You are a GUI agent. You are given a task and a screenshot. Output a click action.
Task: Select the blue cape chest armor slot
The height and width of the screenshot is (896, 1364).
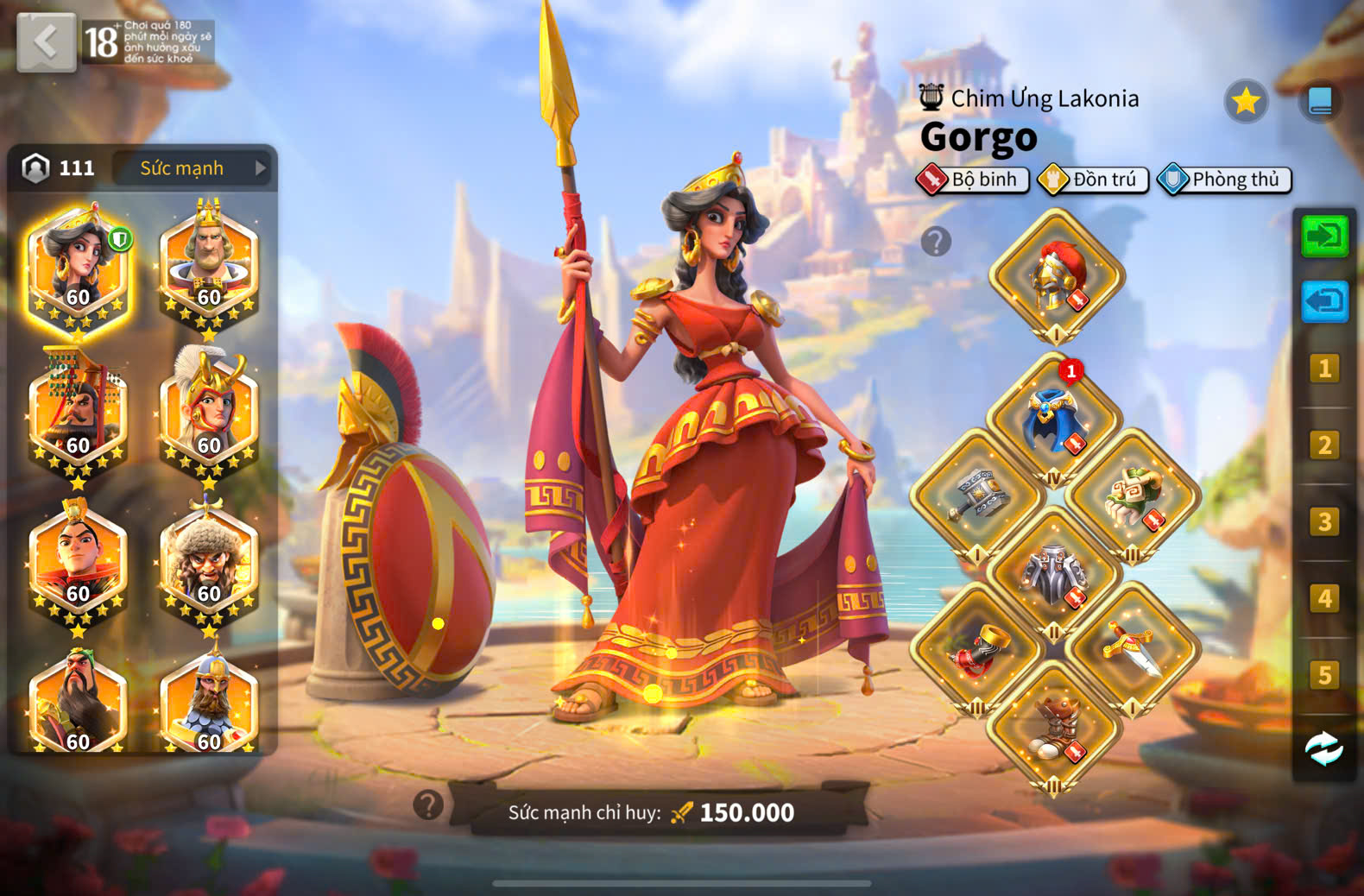pos(1053,420)
